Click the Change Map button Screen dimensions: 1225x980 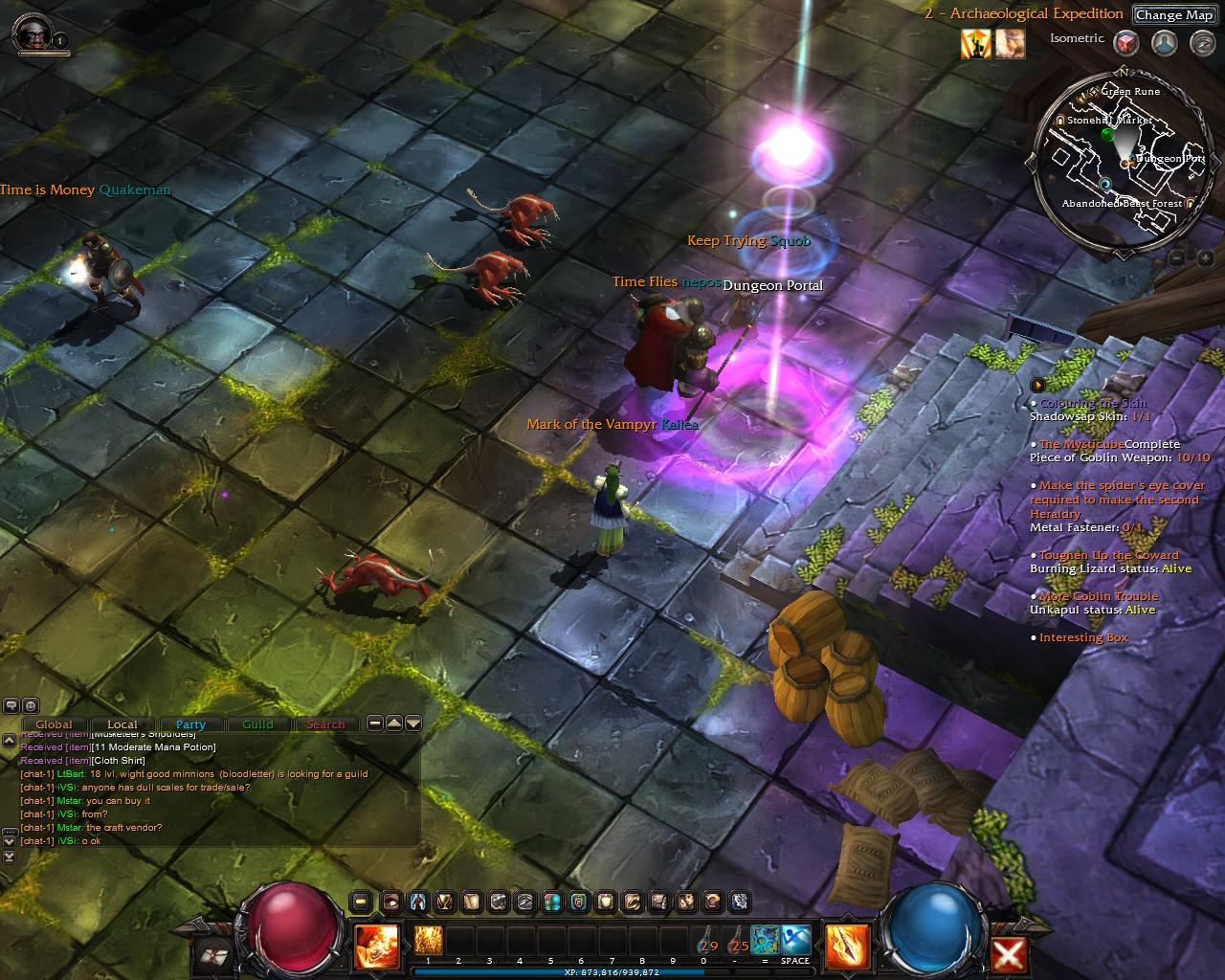[1173, 15]
